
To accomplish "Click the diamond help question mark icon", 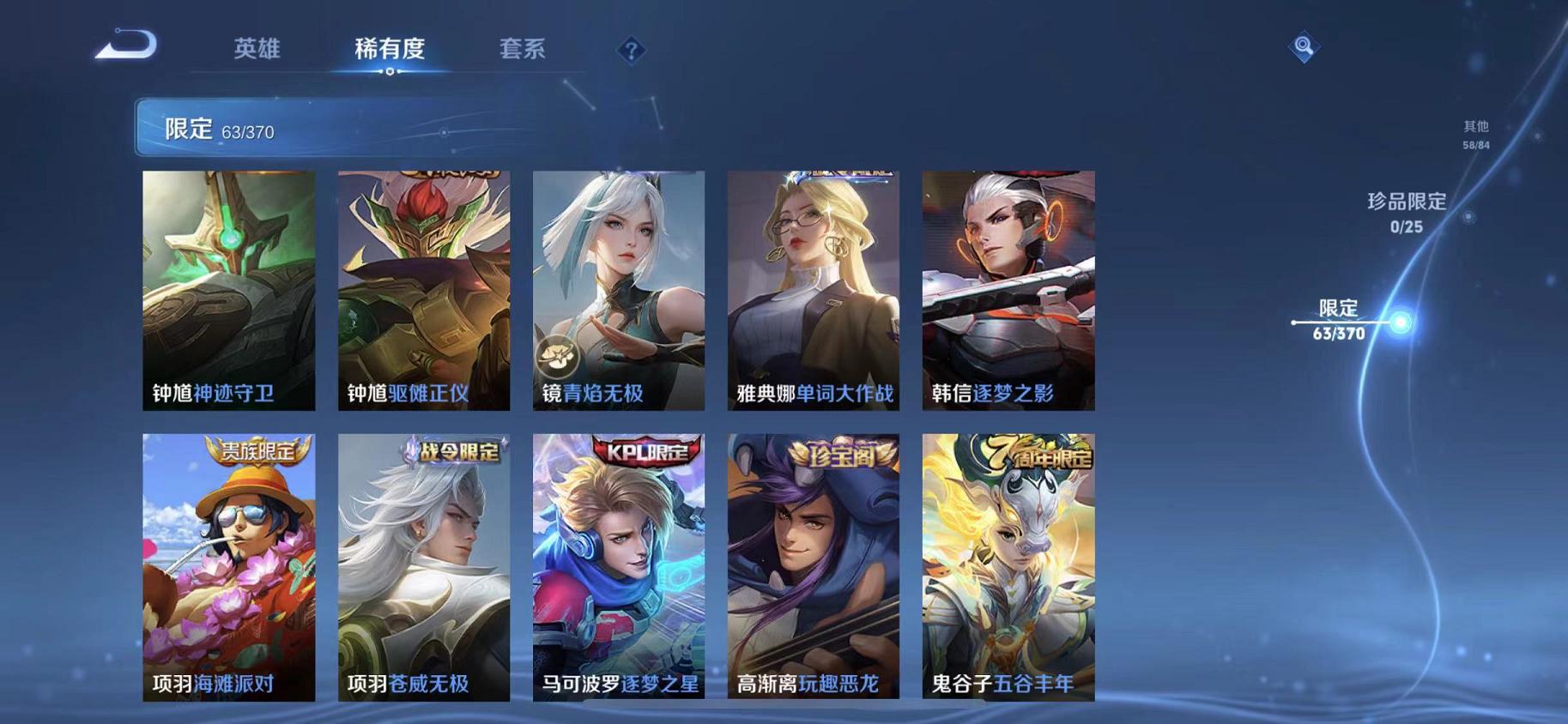I will pyautogui.click(x=630, y=49).
